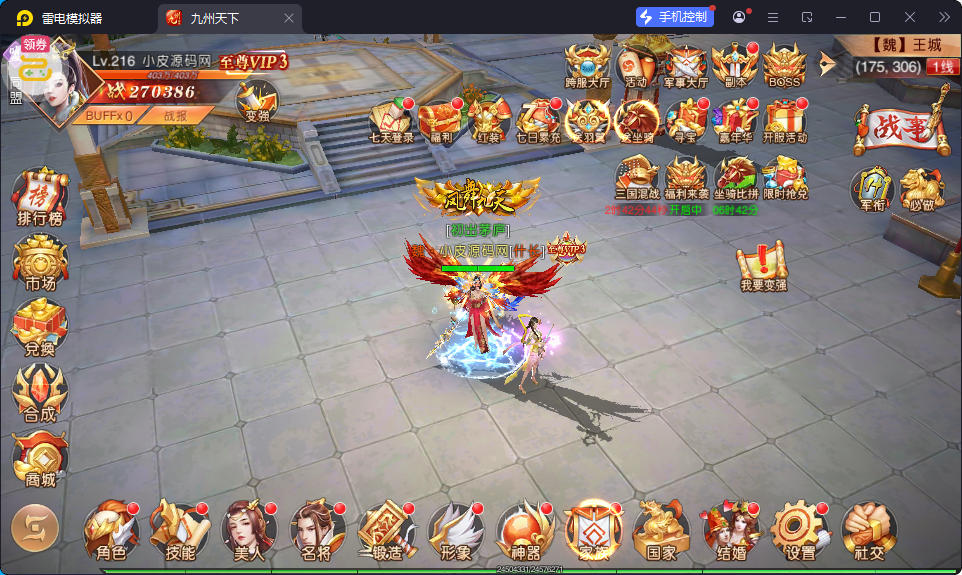Open the 合成 synthesis menu

pos(40,393)
